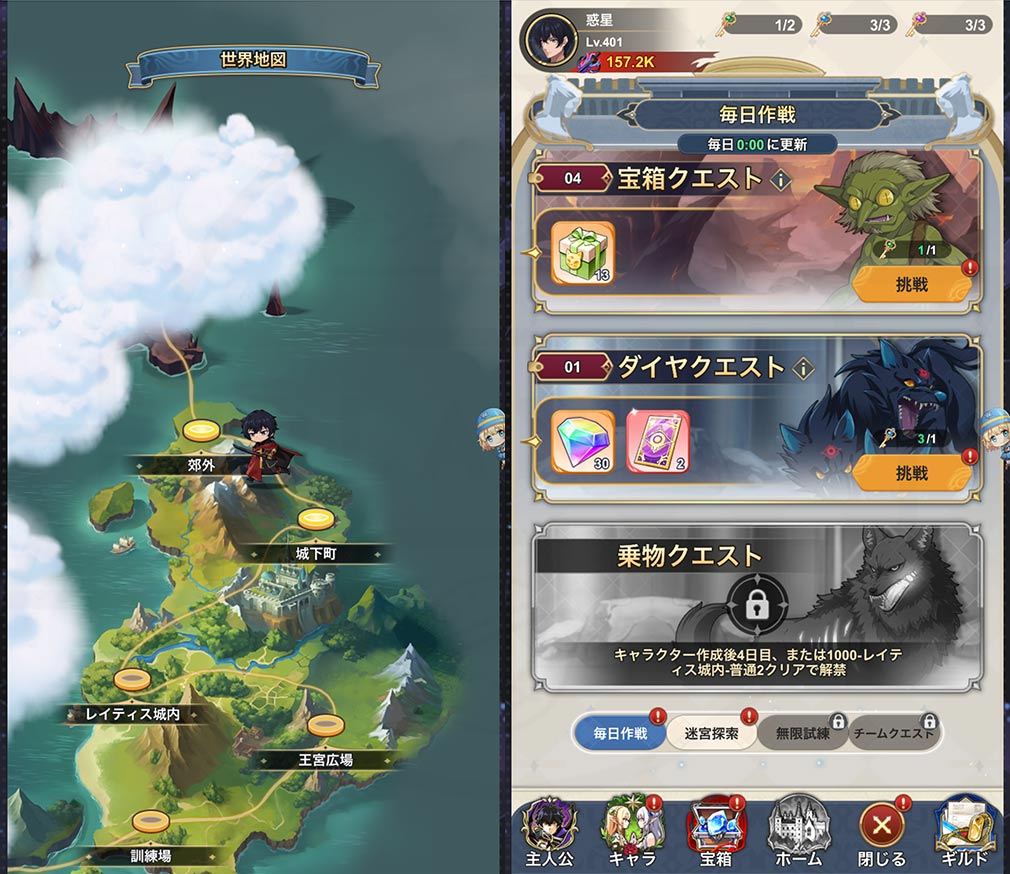Inspect the purple card reward
Screen dimensions: 1010x874
657,441
